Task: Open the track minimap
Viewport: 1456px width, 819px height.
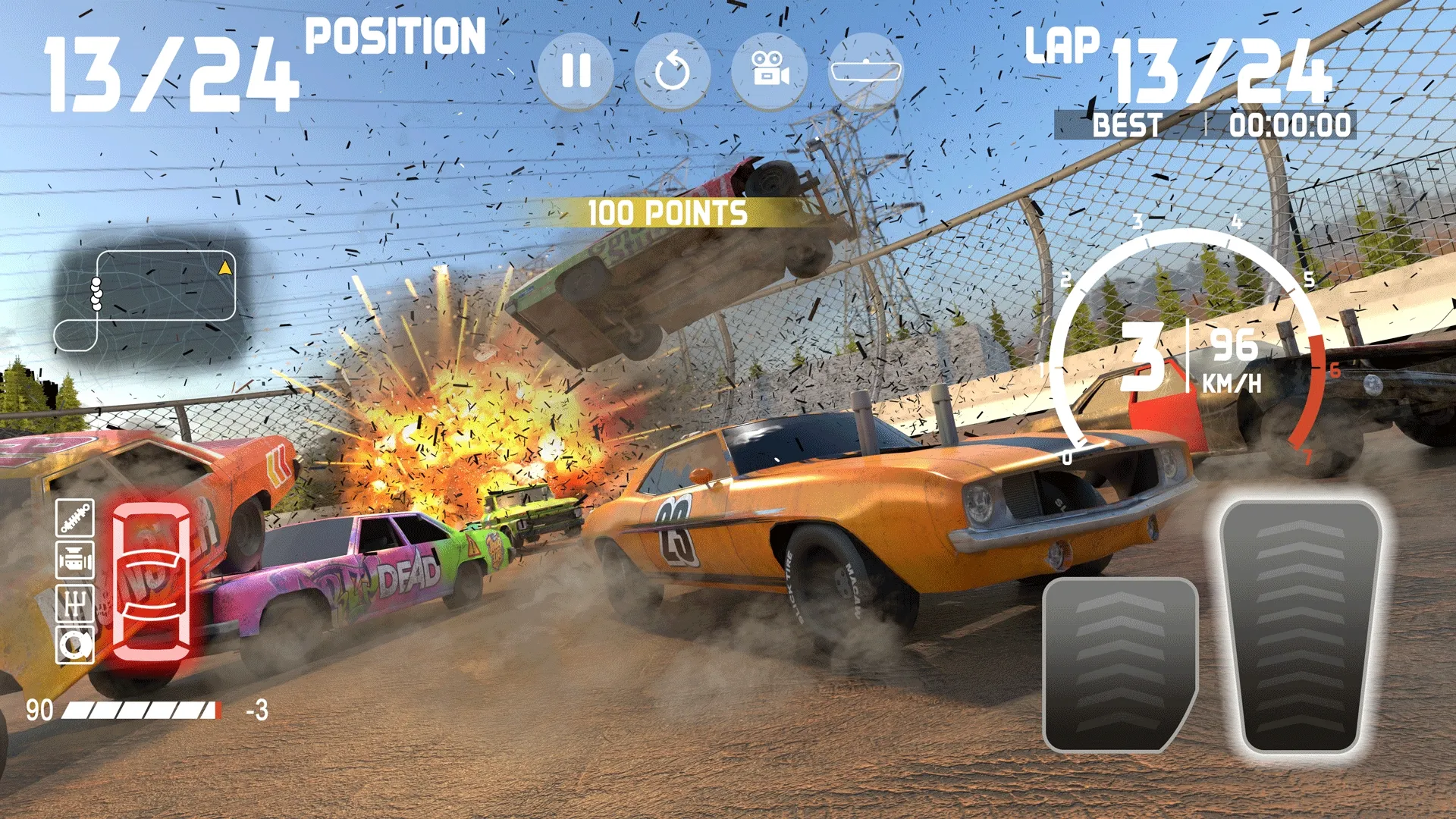Action: [152, 298]
